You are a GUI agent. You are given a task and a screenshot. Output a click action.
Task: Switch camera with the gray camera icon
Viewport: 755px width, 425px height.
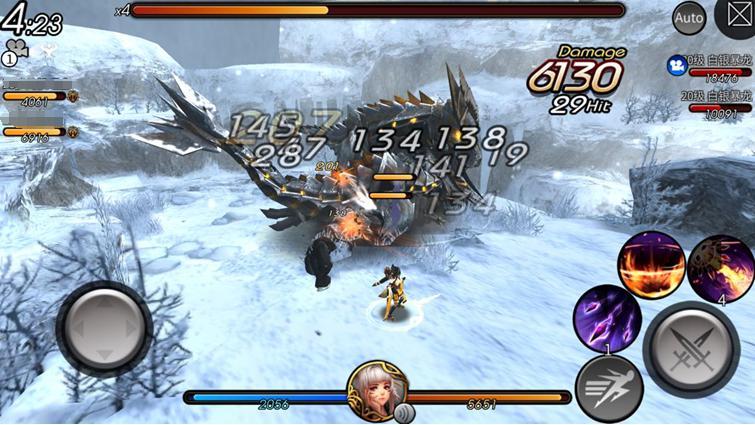(x=15, y=50)
